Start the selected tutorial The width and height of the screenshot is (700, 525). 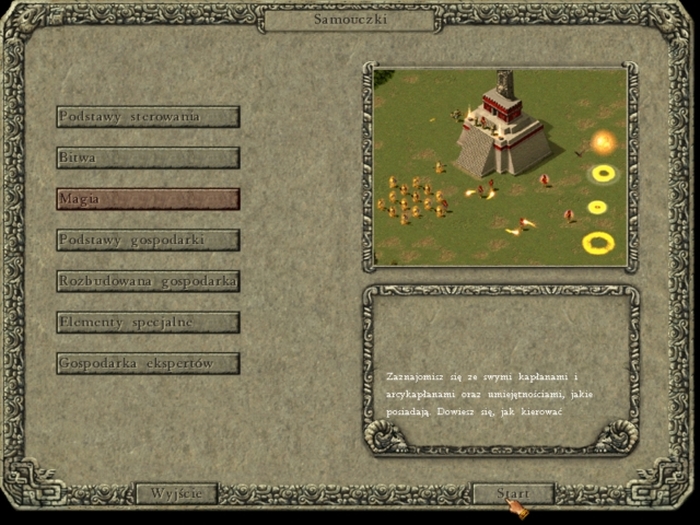pos(512,494)
